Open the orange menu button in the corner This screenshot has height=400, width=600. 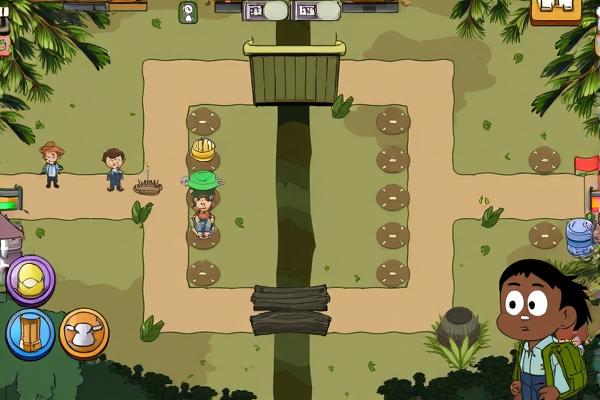[x=556, y=9]
